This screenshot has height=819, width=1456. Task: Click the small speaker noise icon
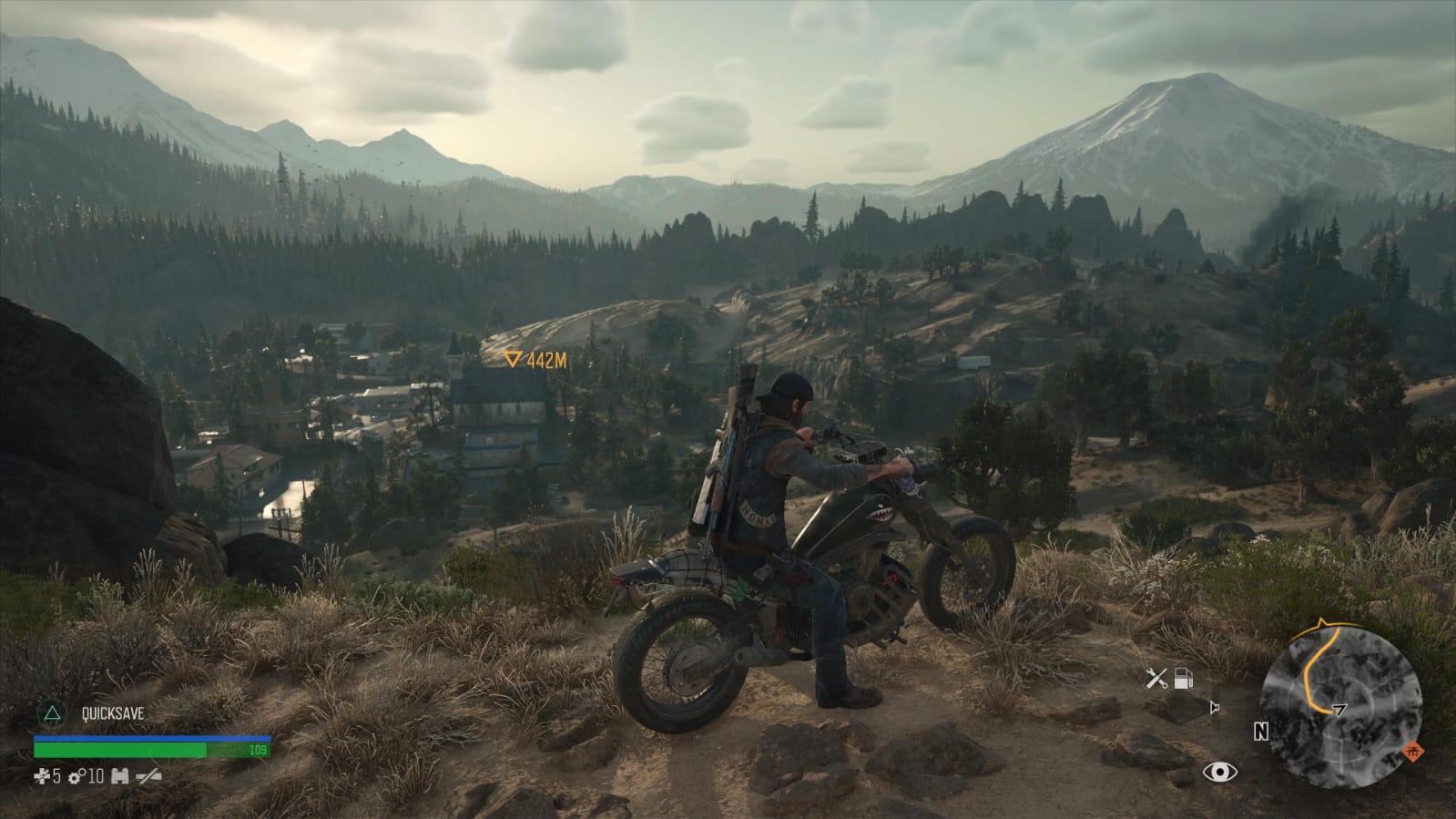pos(1214,707)
